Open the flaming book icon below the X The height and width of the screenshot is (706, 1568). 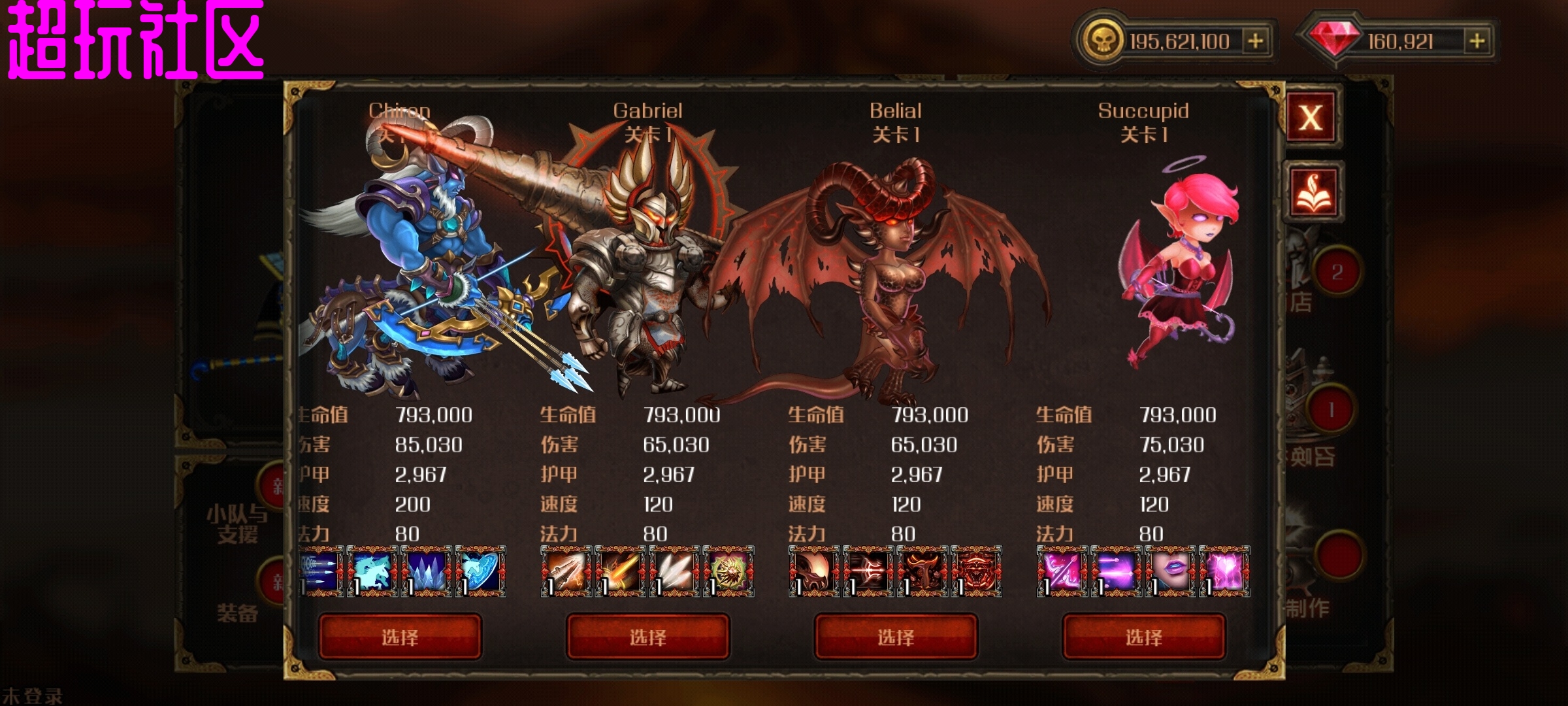coord(1313,192)
